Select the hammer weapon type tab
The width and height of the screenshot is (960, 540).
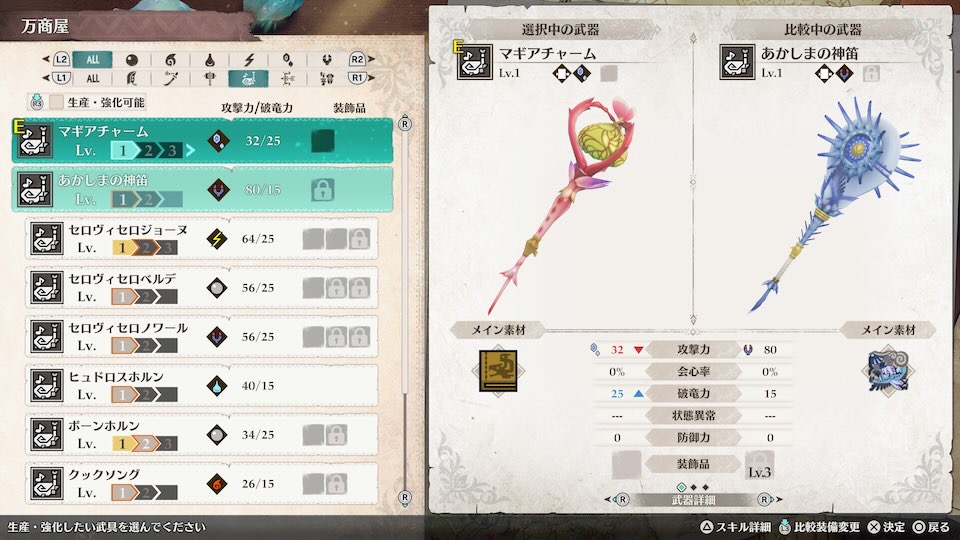click(210, 78)
